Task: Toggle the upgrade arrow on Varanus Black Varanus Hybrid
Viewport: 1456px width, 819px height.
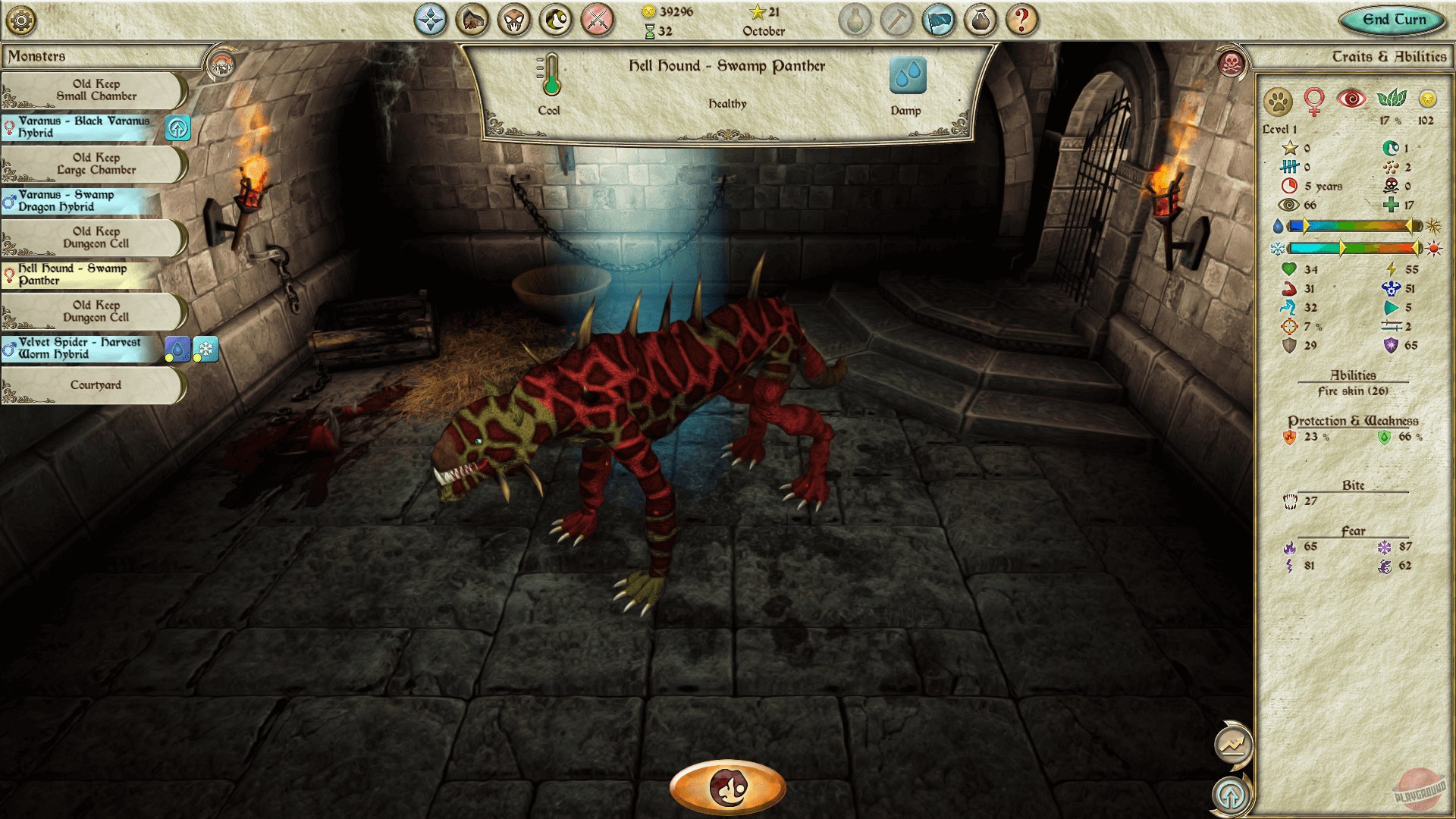Action: coord(179,129)
